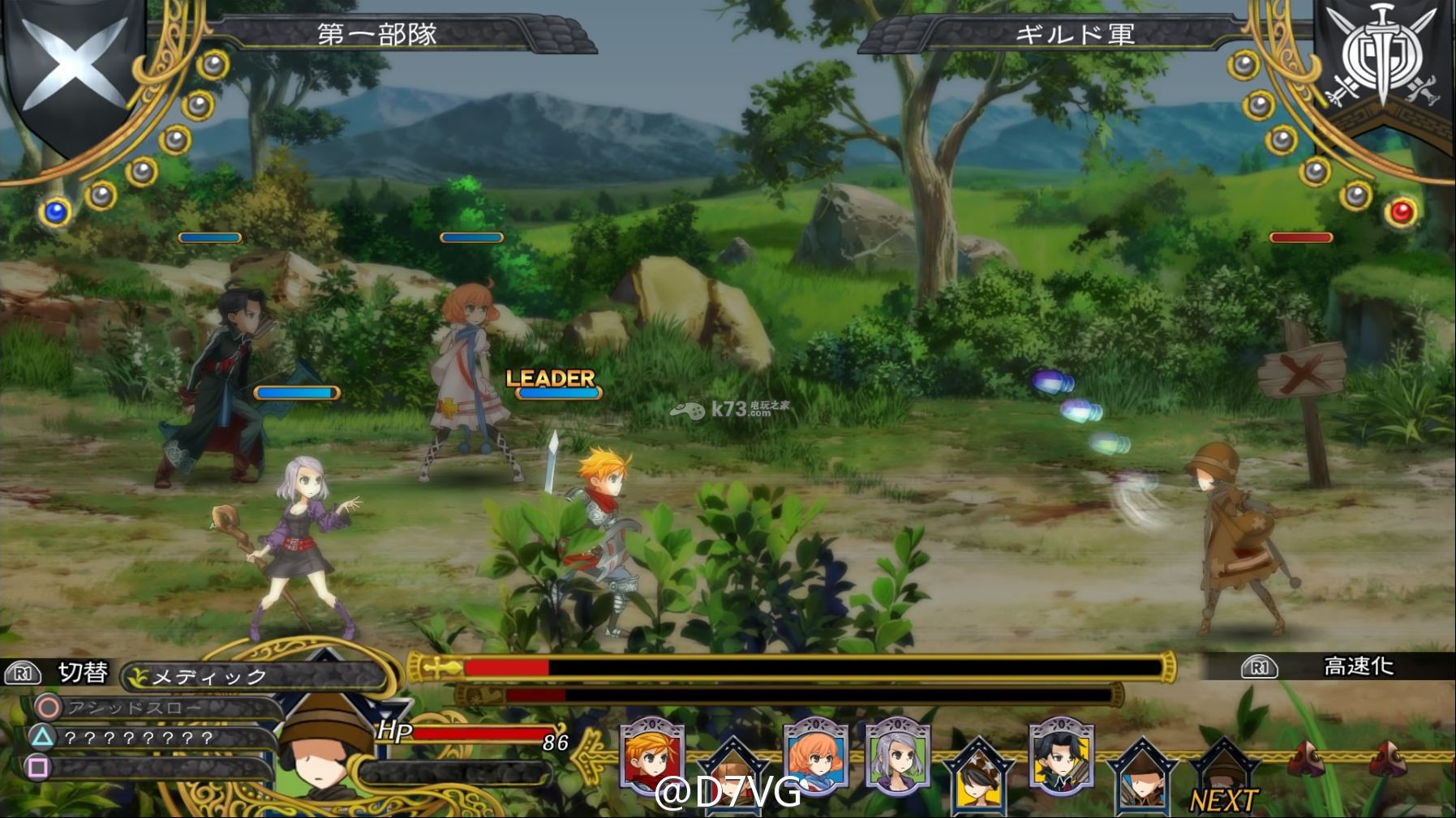Activate the 切替 switch option
Viewport: 1456px width, 818px height.
(81, 673)
